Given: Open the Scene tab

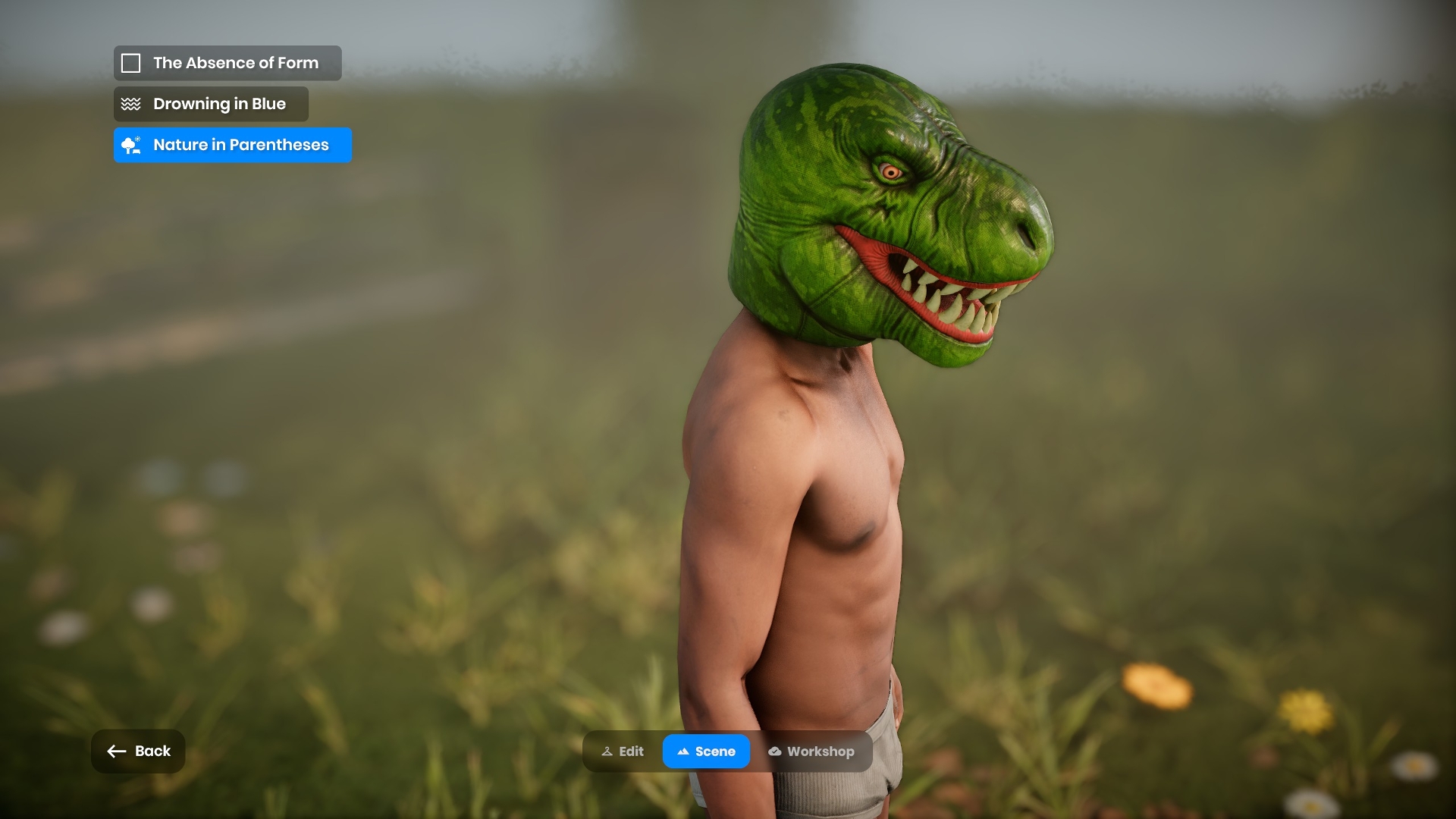Looking at the screenshot, I should coord(706,752).
